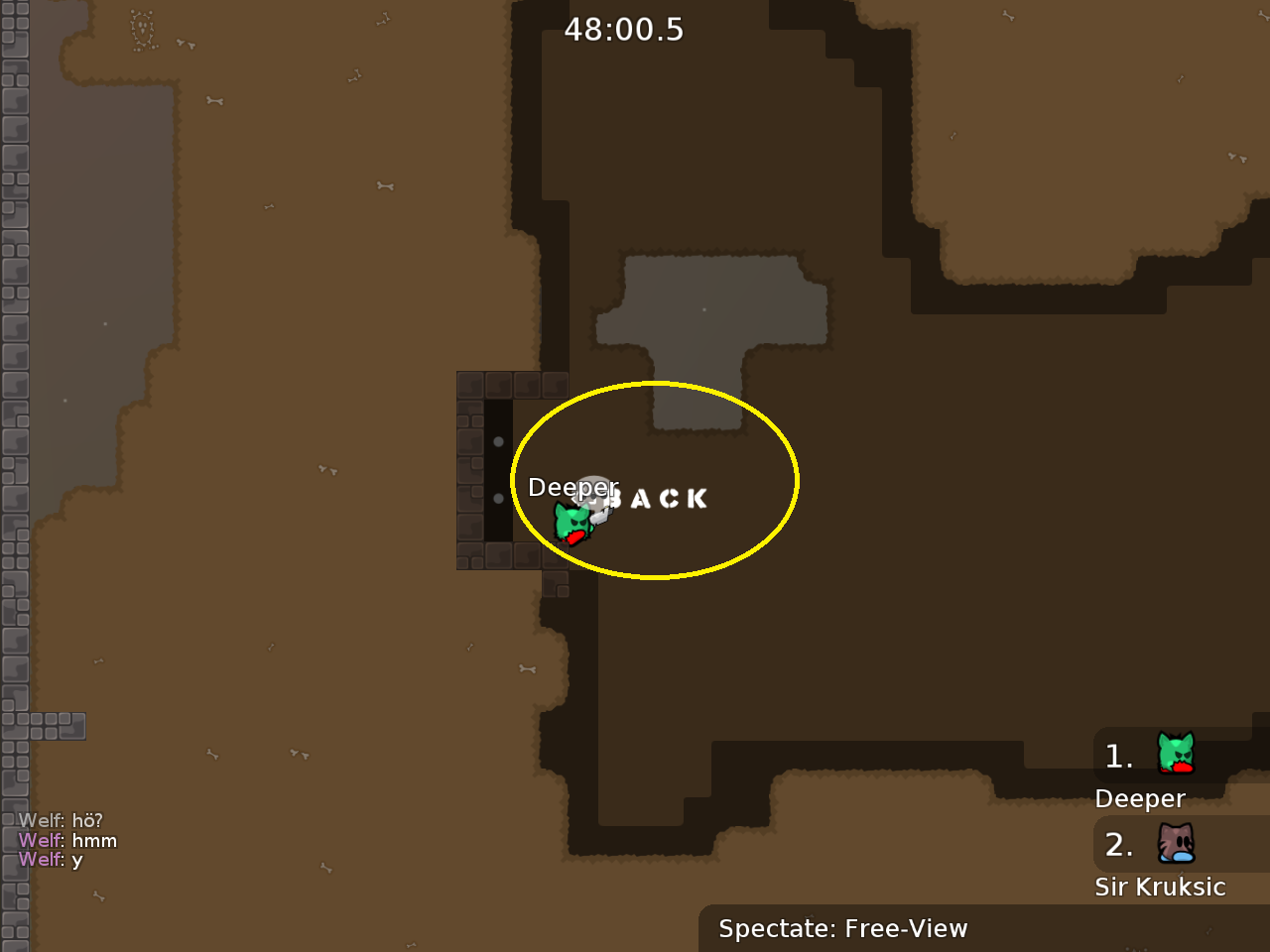Click the Spectate: Free-View bar

pyautogui.click(x=843, y=929)
